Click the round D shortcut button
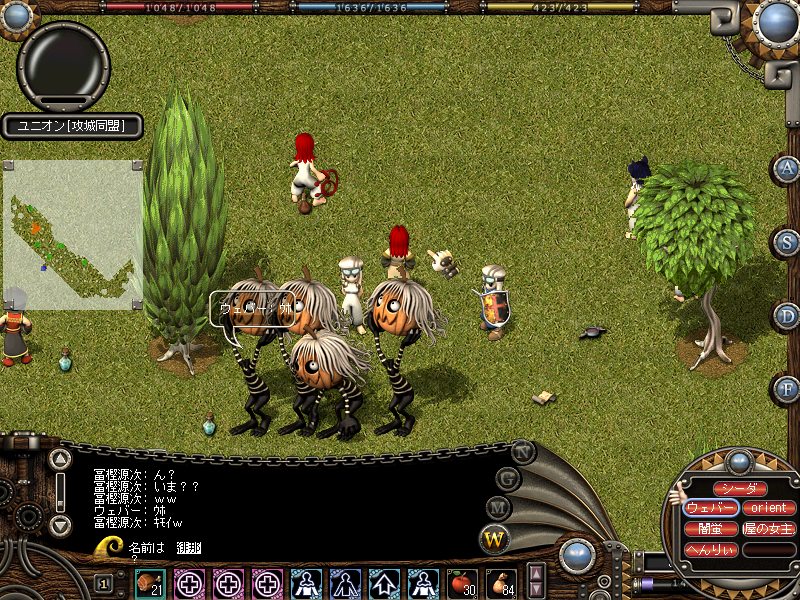The height and width of the screenshot is (600, 800). [x=787, y=316]
